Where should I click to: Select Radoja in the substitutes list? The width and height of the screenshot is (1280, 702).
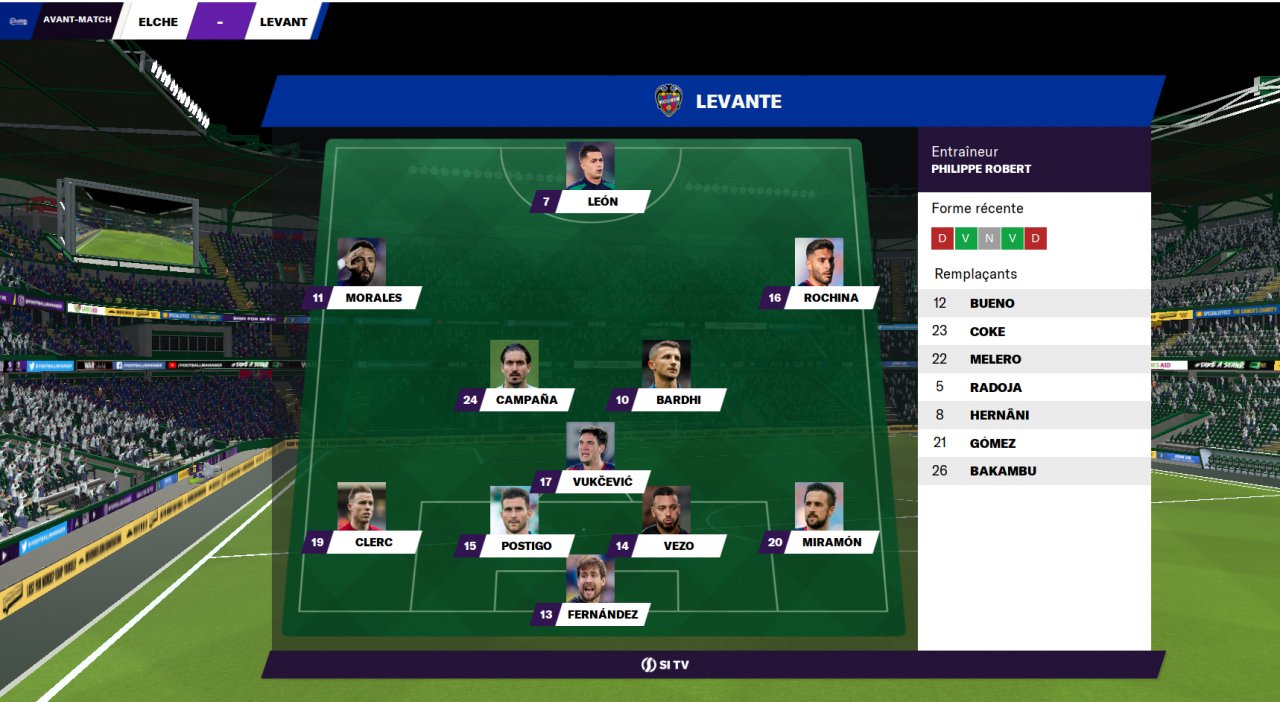click(x=1034, y=387)
